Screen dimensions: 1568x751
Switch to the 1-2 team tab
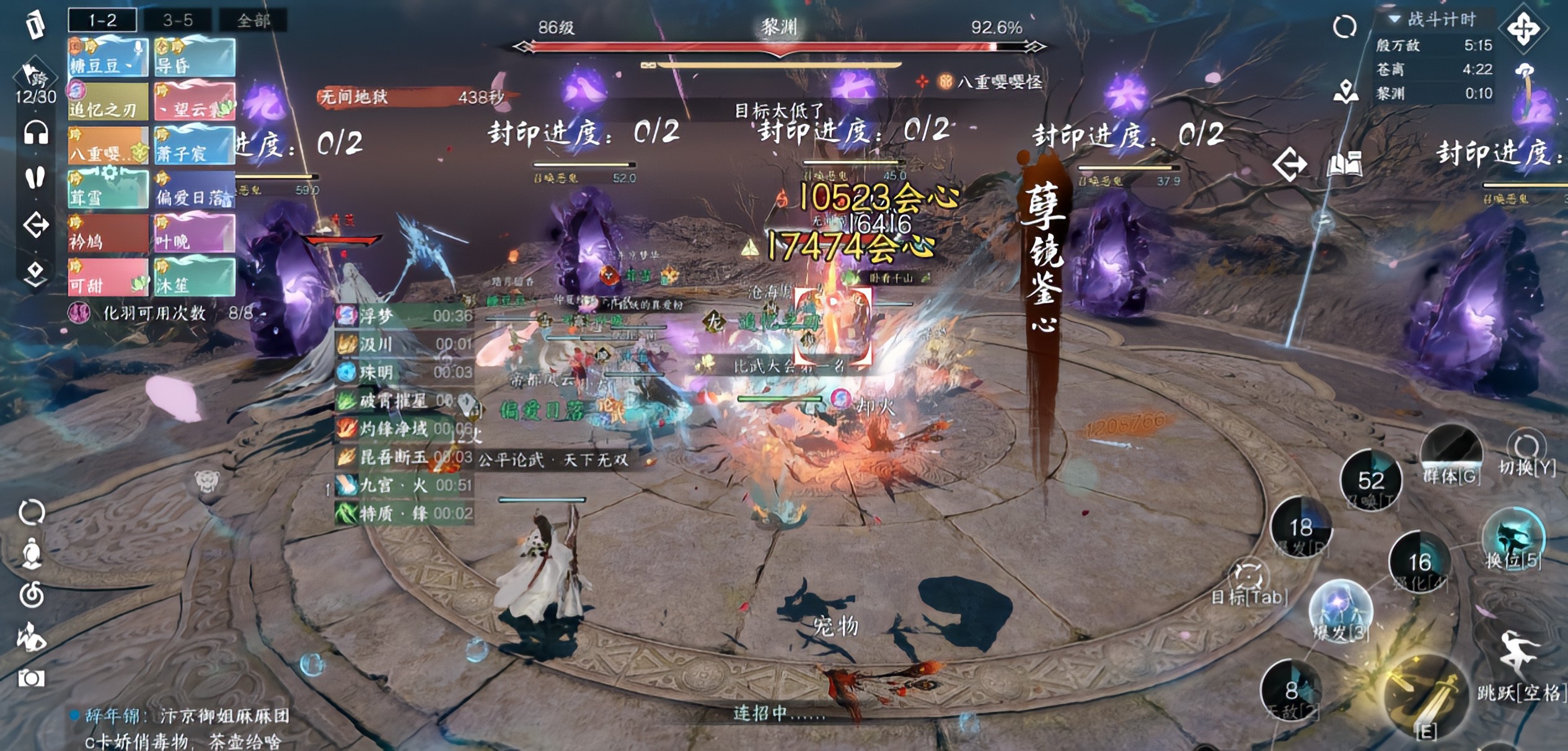[x=102, y=20]
